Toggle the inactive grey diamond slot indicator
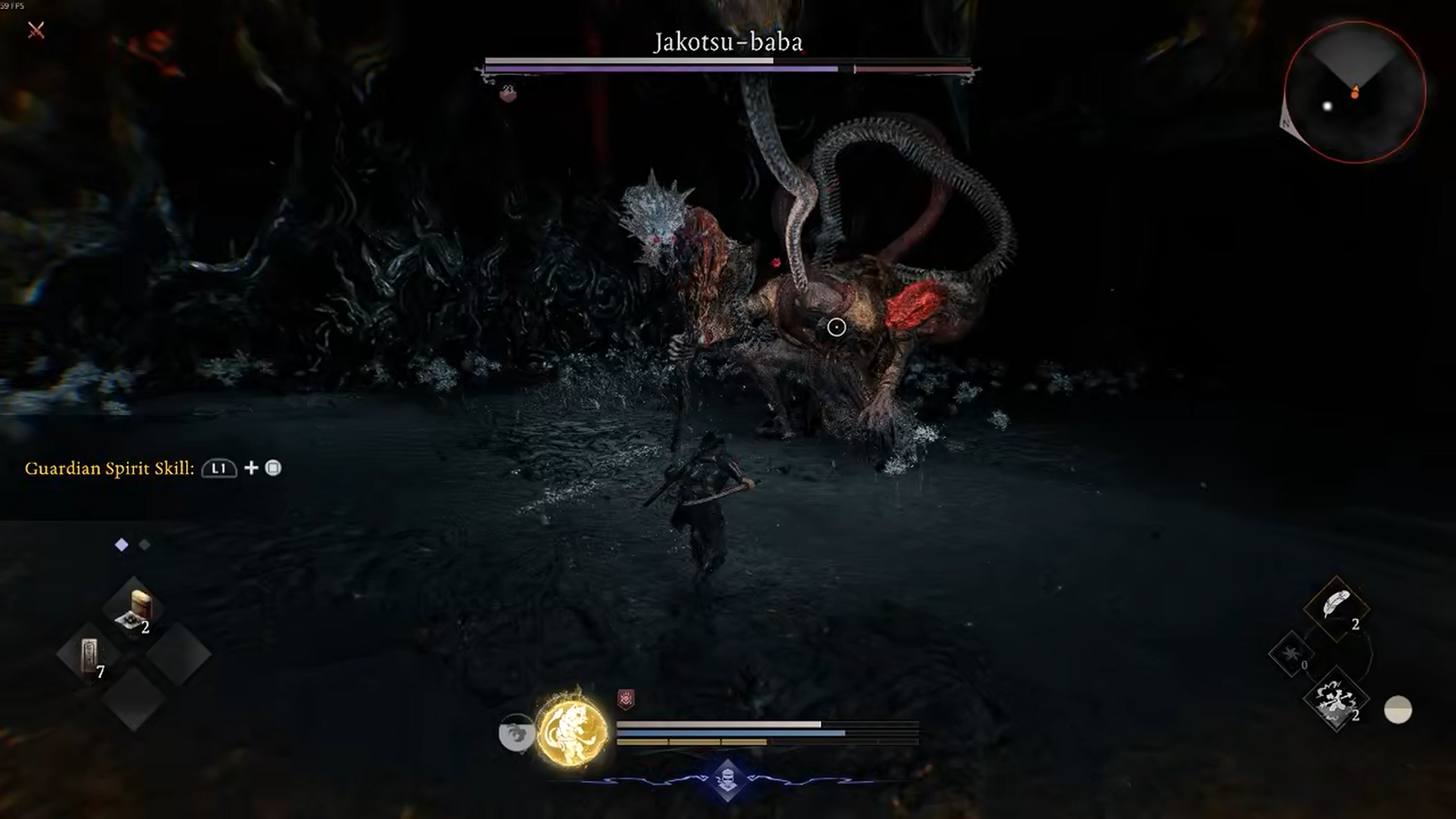This screenshot has height=819, width=1456. coord(144,545)
